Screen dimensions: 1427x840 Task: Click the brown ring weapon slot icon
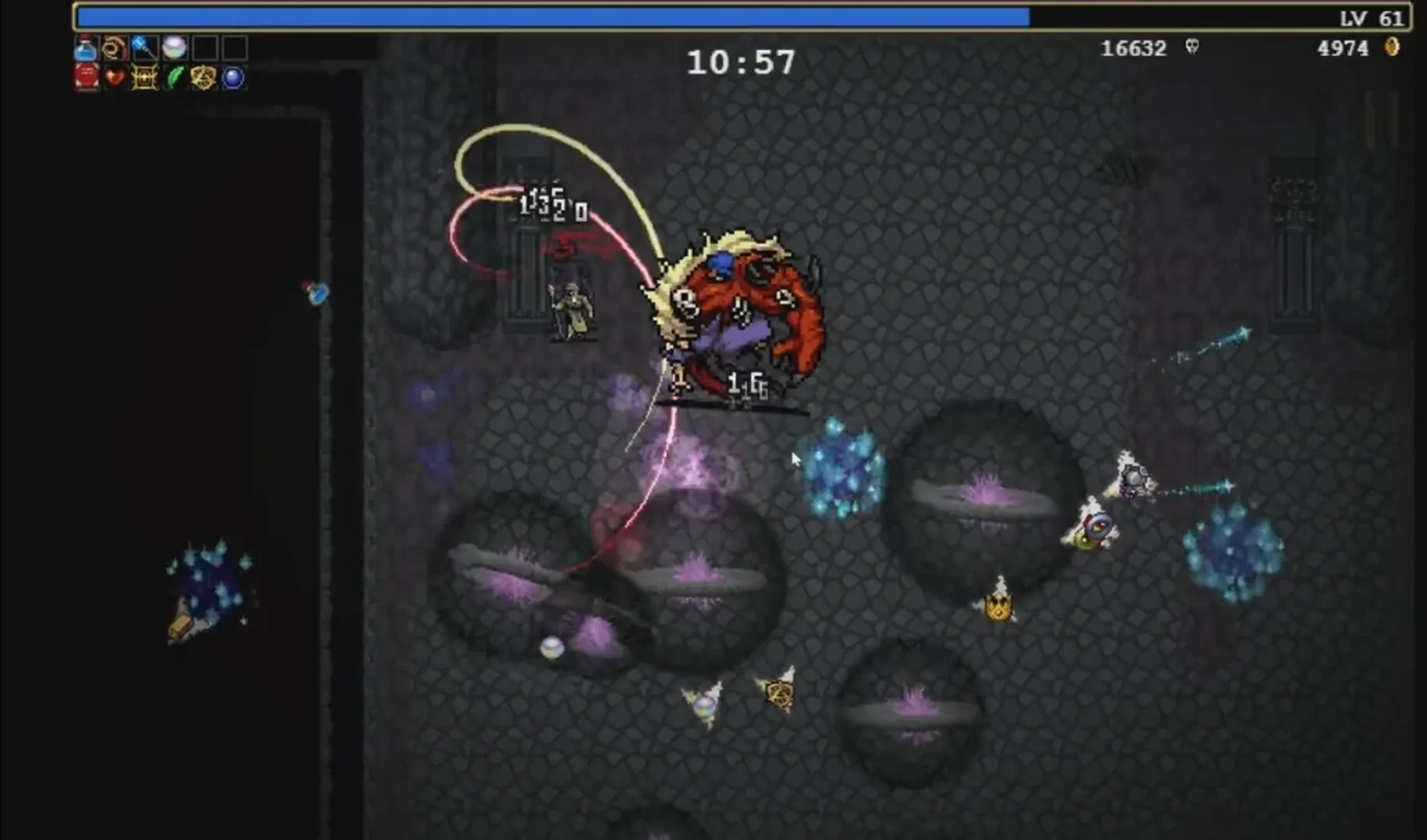pos(113,47)
